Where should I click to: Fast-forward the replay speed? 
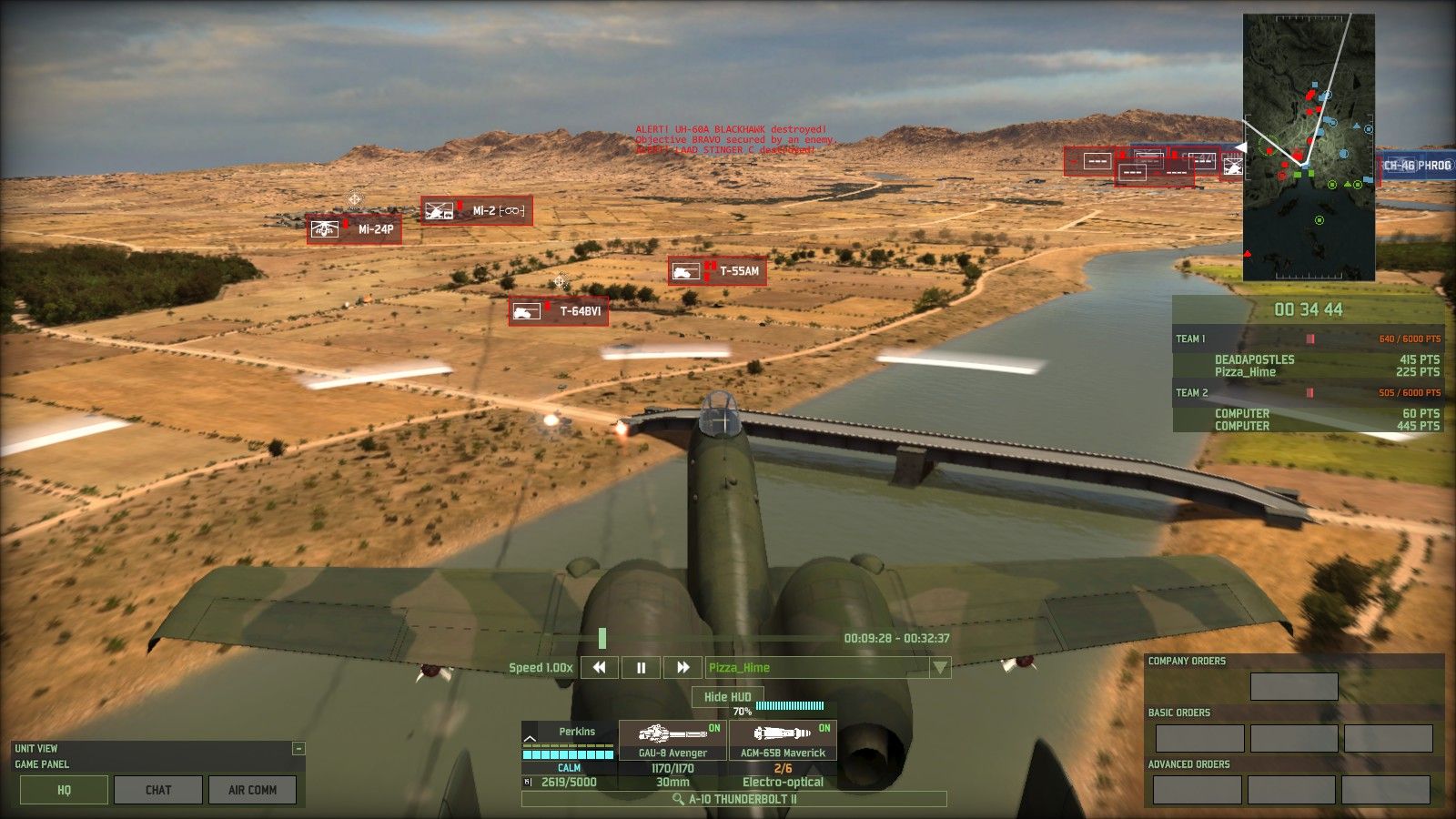[682, 668]
